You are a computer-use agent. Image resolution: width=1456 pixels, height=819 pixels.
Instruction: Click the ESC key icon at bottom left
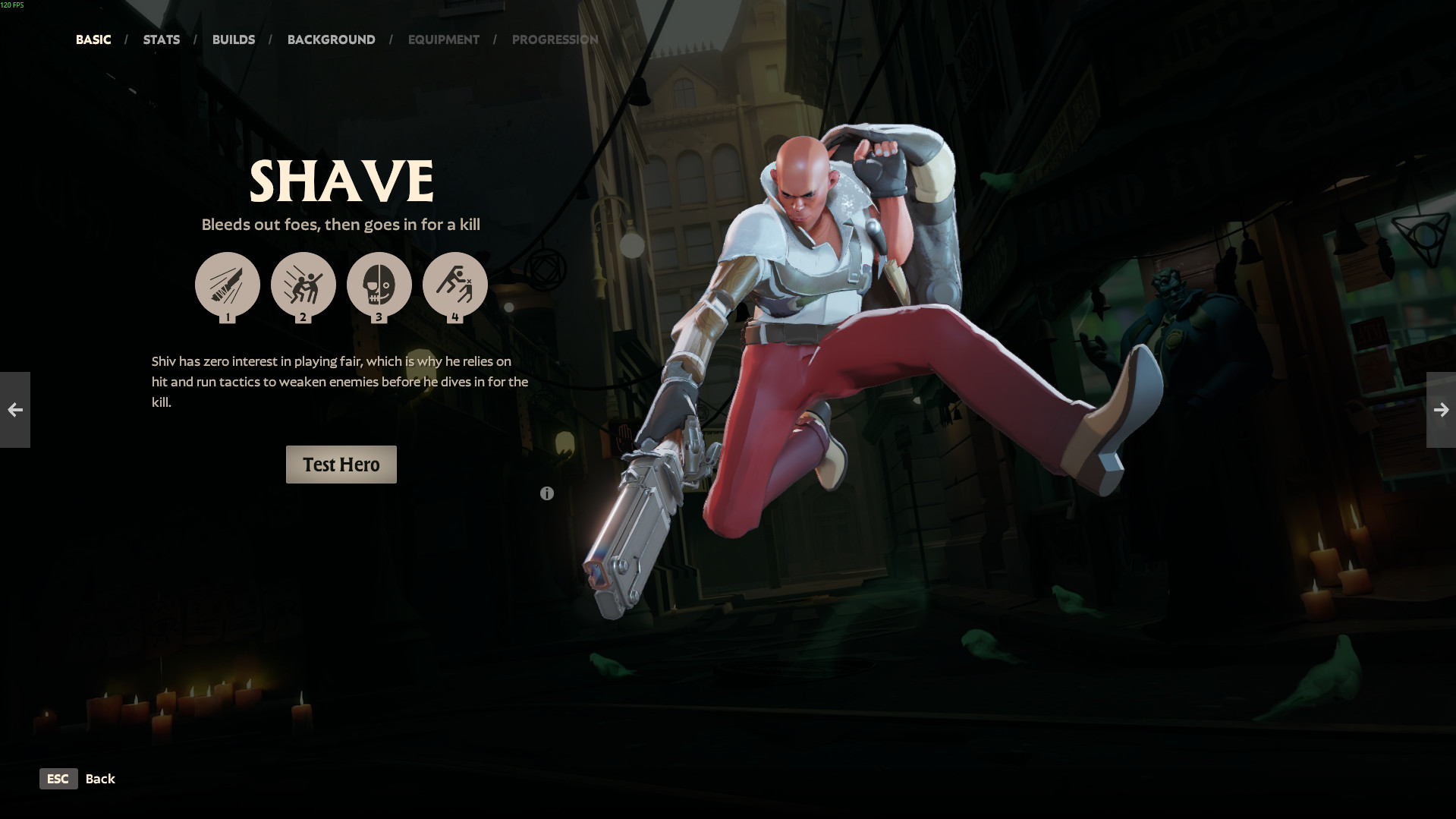(x=58, y=778)
